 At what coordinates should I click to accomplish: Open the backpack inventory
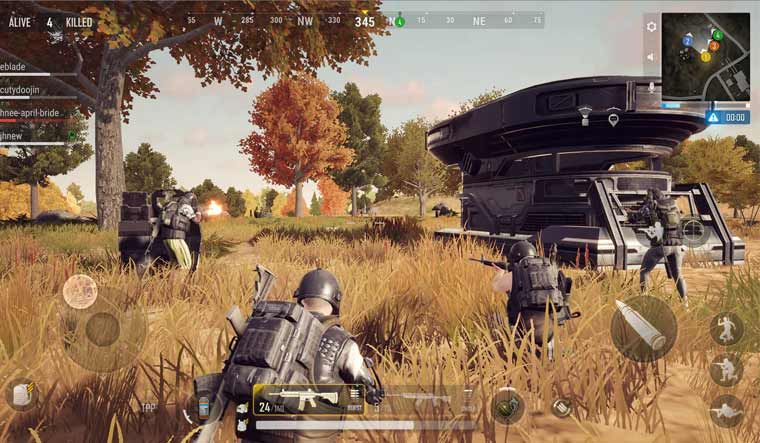pos(20,394)
